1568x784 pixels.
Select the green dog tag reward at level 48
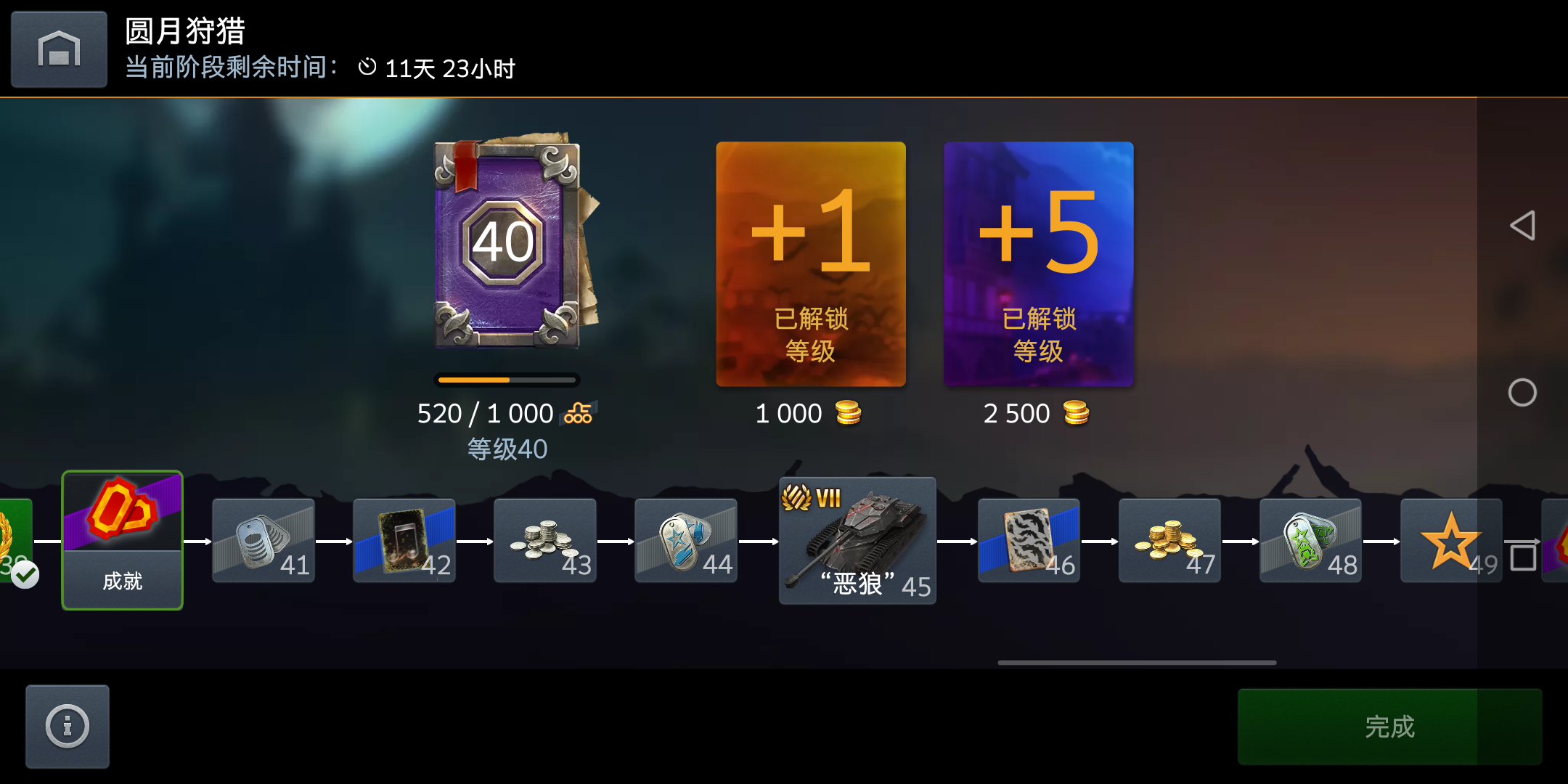(x=1310, y=541)
